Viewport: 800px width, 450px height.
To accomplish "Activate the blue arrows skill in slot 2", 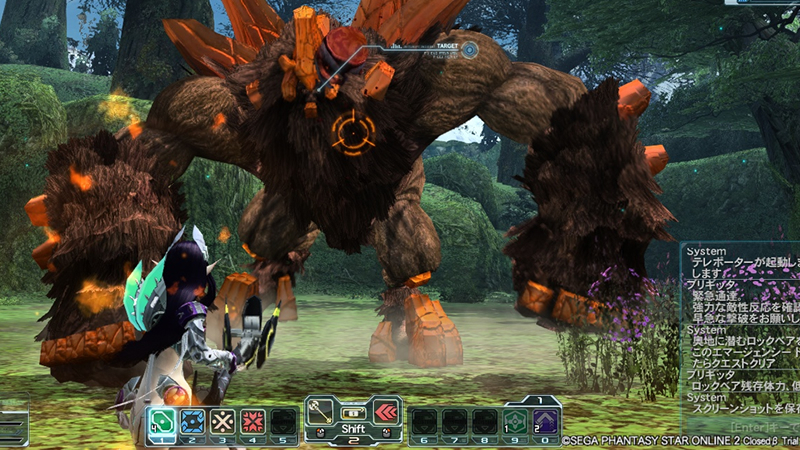I will [193, 420].
